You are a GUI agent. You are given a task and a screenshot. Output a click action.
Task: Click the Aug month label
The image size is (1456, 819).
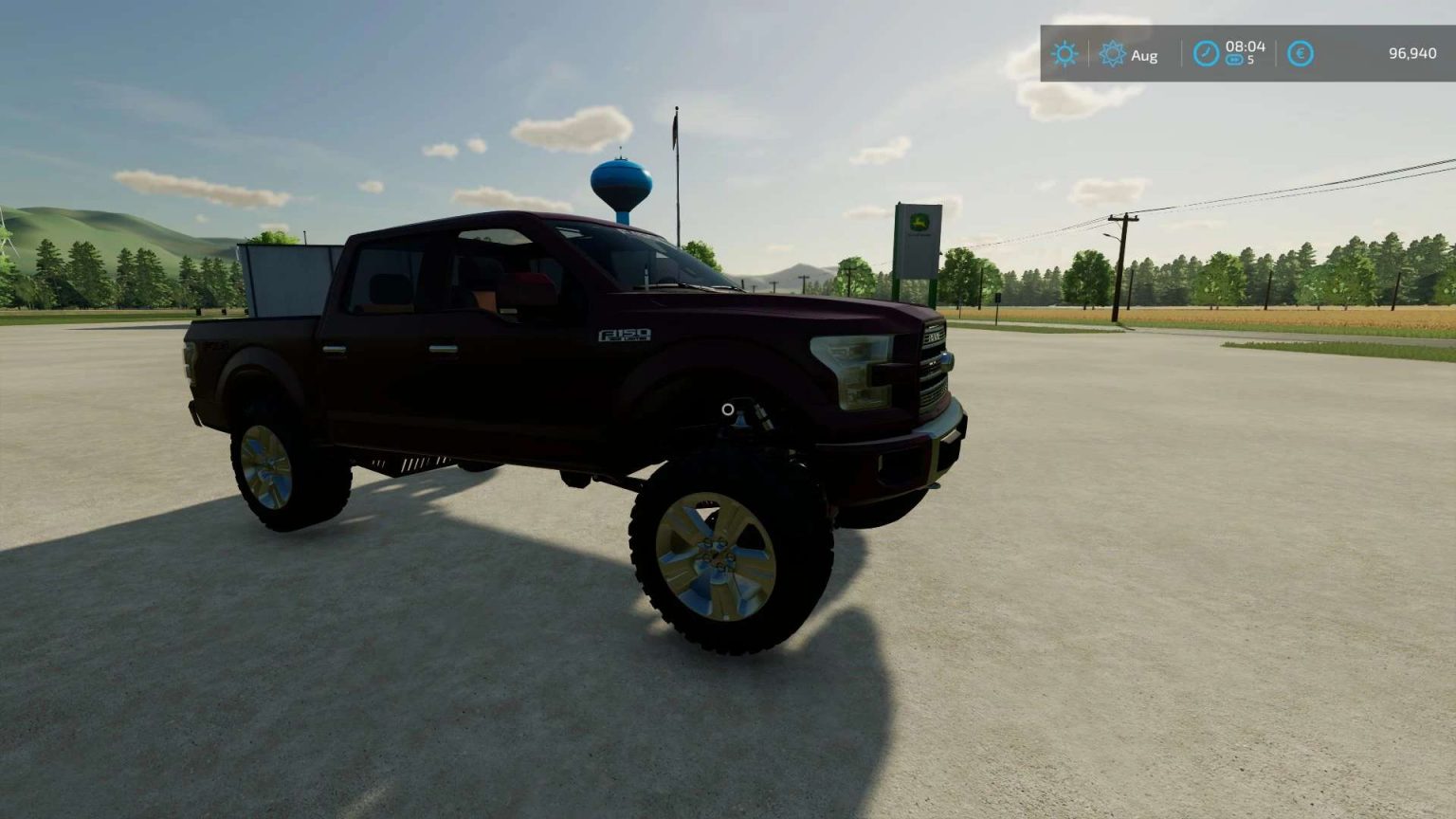(1144, 55)
